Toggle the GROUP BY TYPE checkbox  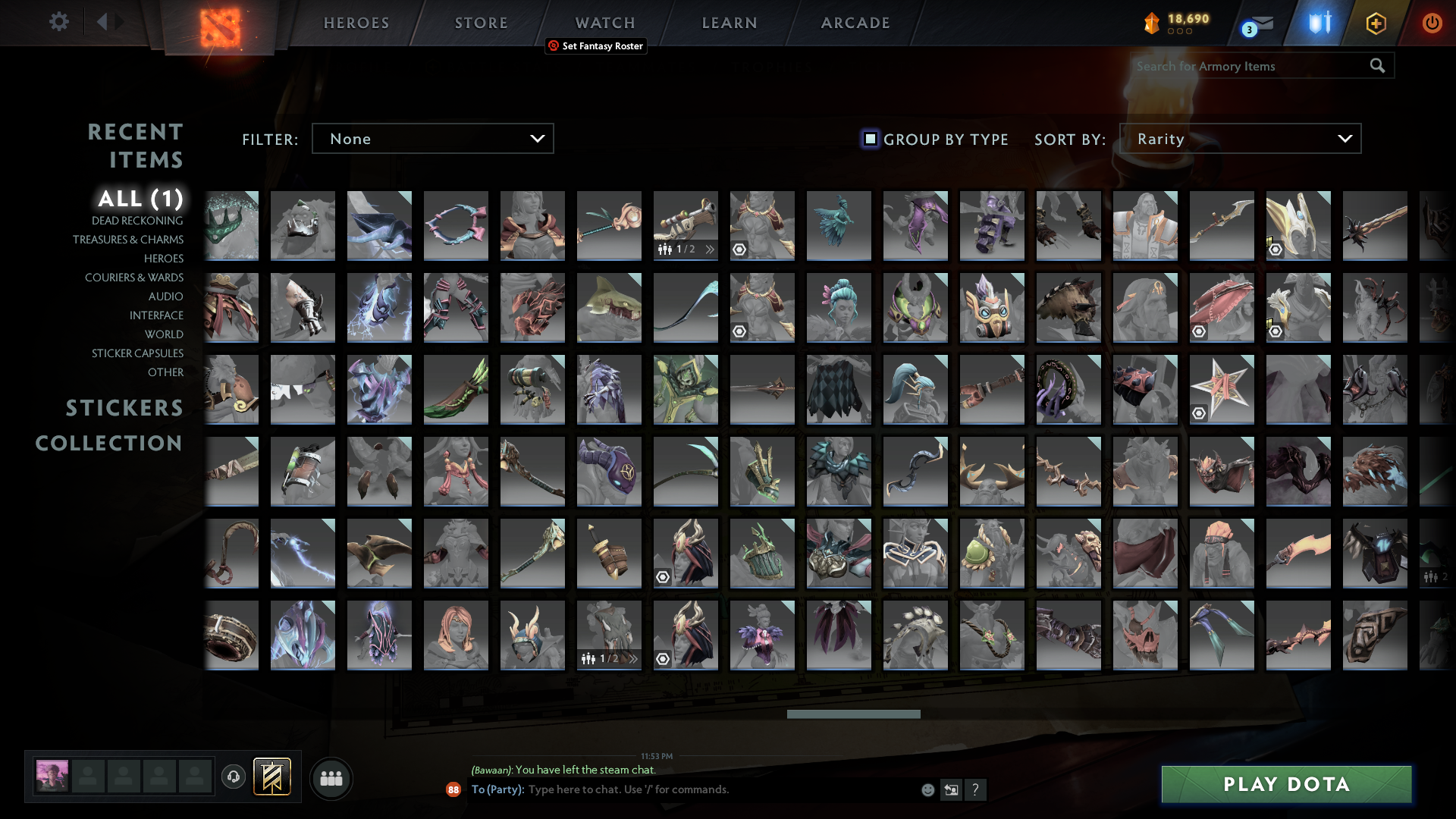click(x=869, y=139)
